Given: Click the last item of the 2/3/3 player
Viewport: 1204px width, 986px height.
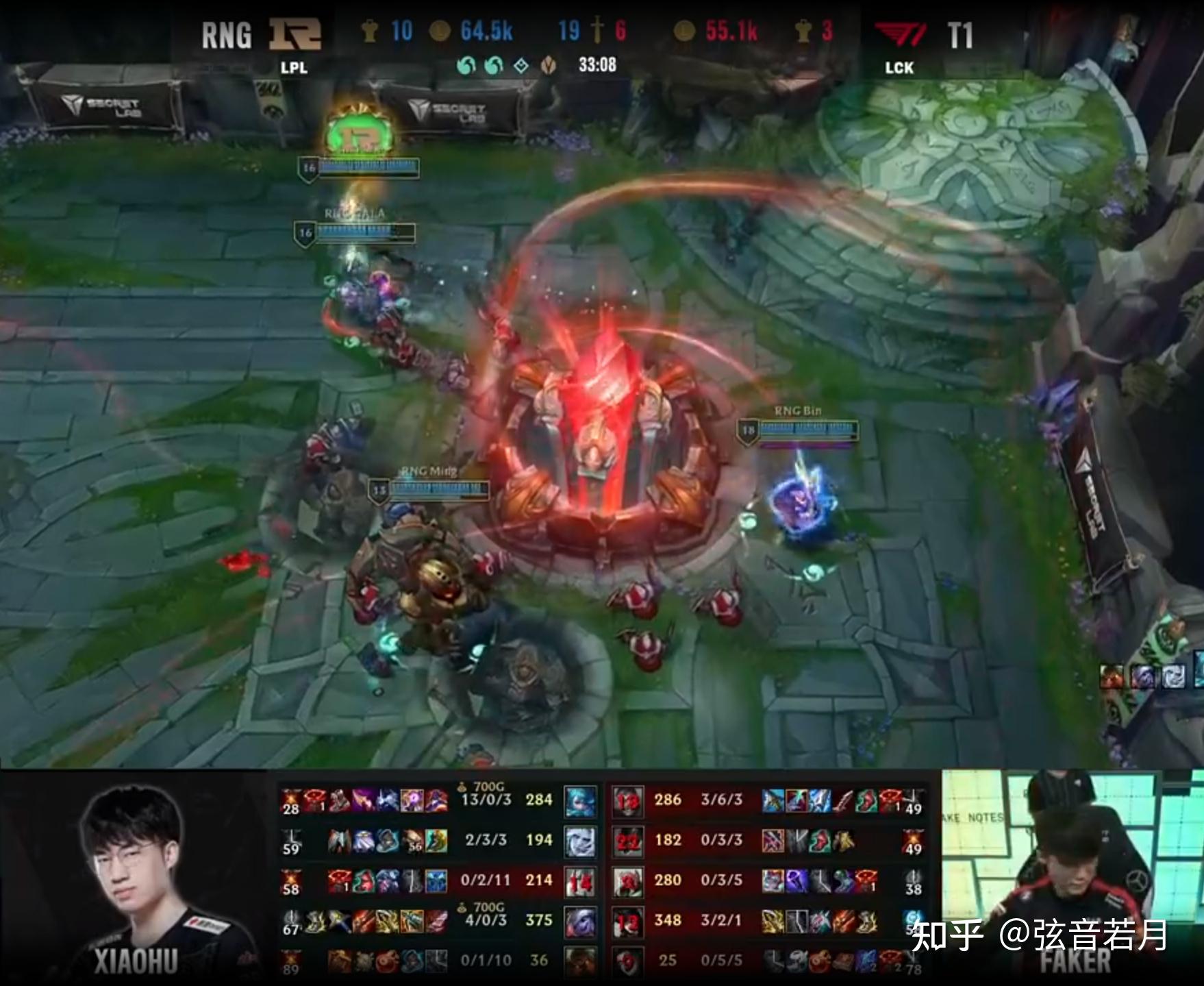Looking at the screenshot, I should click(436, 841).
